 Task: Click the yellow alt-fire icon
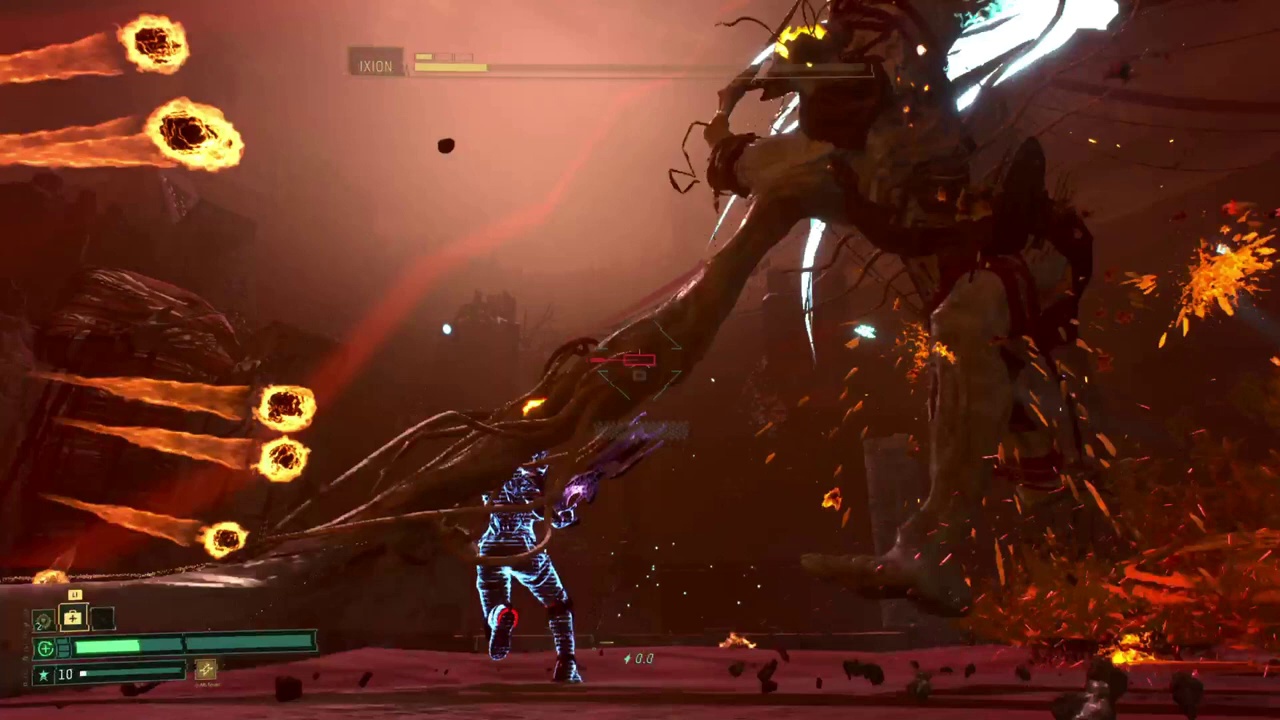point(206,670)
